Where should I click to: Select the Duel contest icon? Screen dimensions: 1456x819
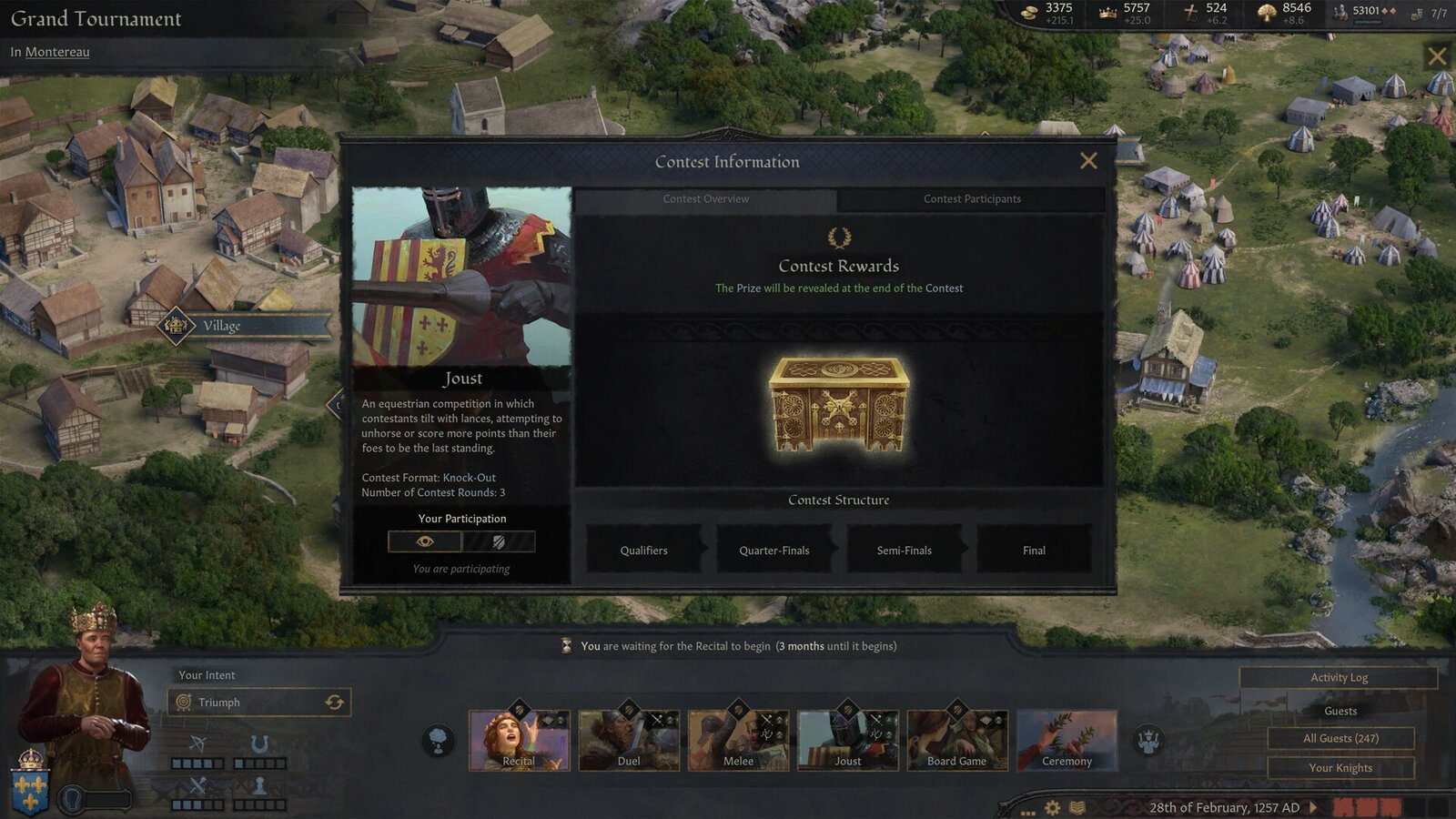coord(629,737)
